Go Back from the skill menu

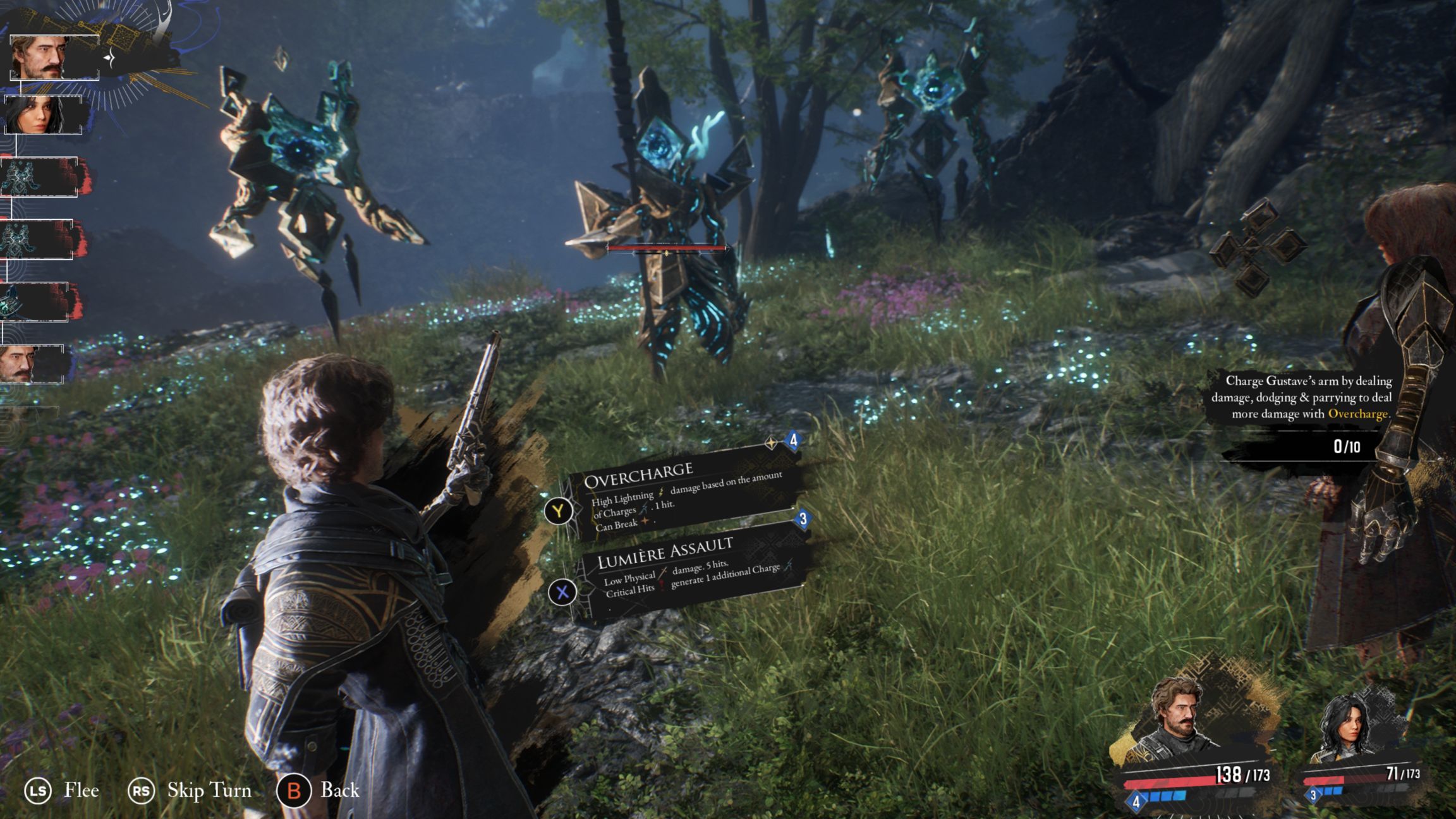coord(339,790)
